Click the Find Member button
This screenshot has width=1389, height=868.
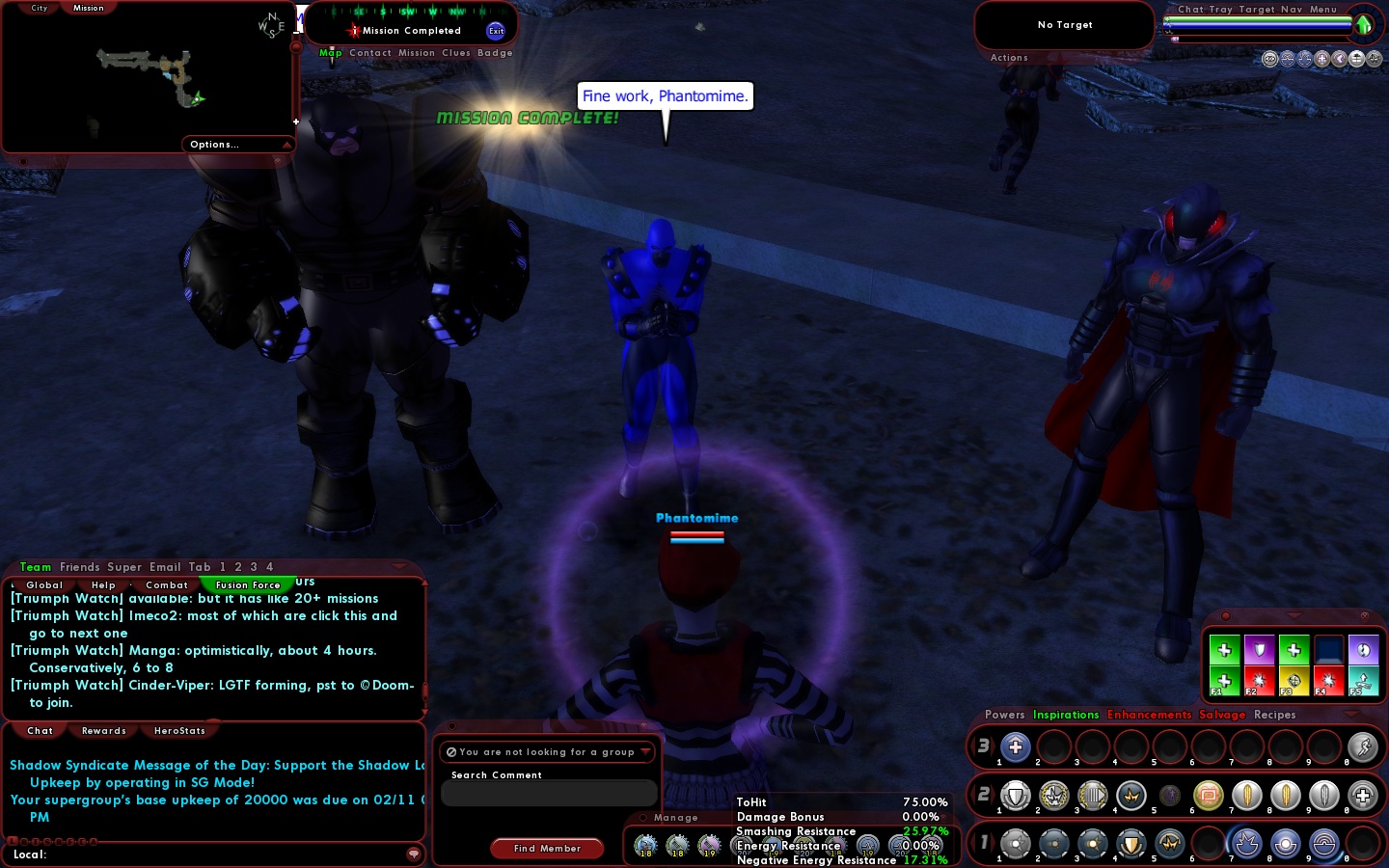(x=547, y=849)
